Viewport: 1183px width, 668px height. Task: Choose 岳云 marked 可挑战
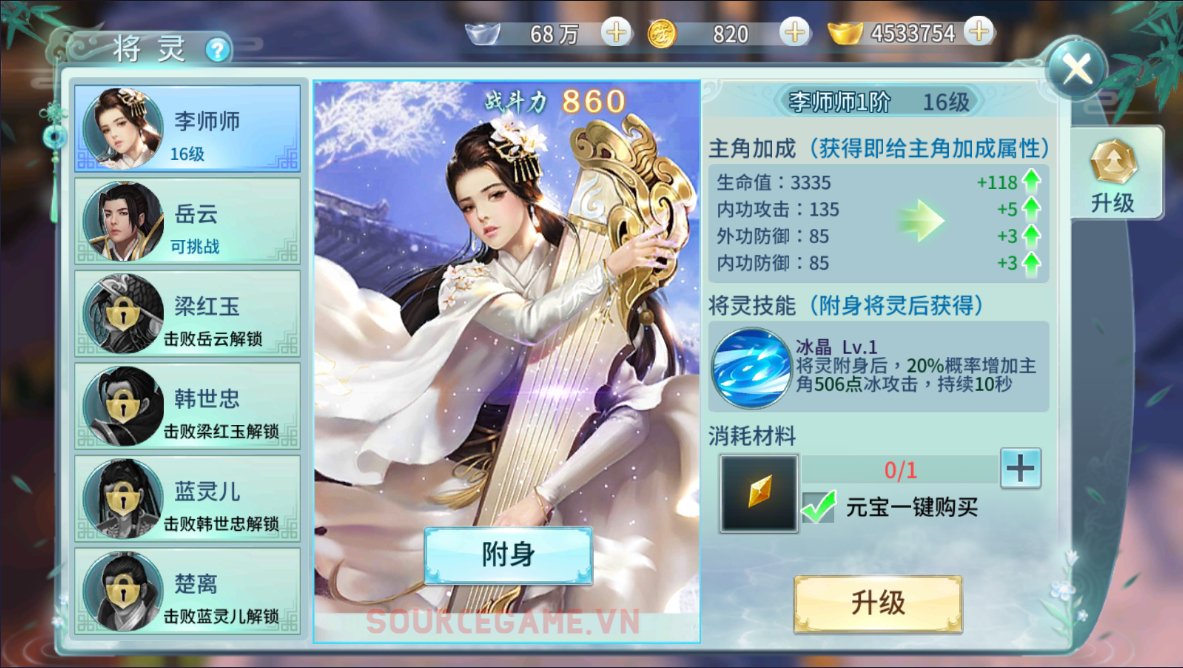click(x=187, y=221)
